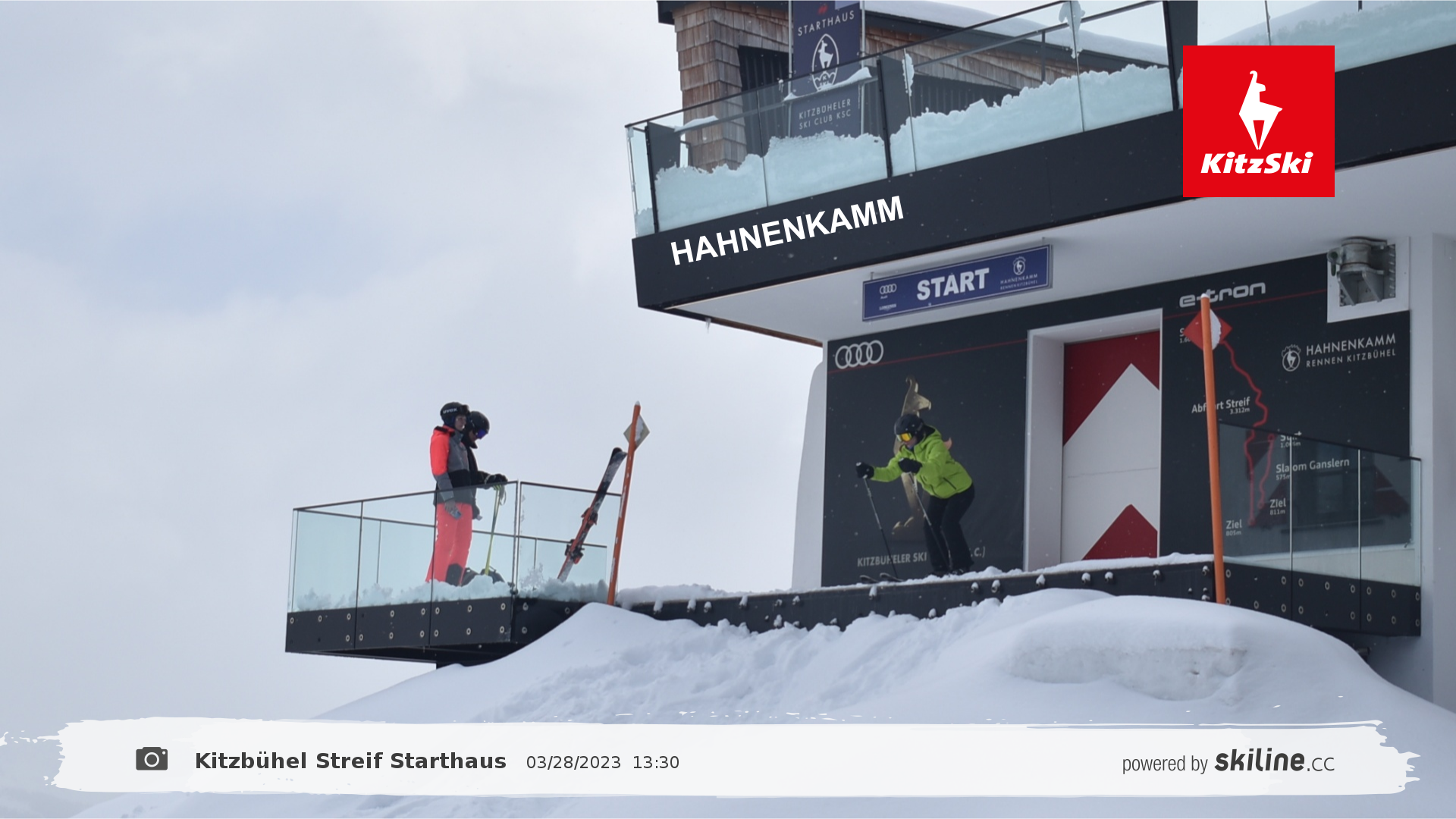This screenshot has height=819, width=1456.
Task: Click the red KitzSki logo
Action: tap(1258, 121)
